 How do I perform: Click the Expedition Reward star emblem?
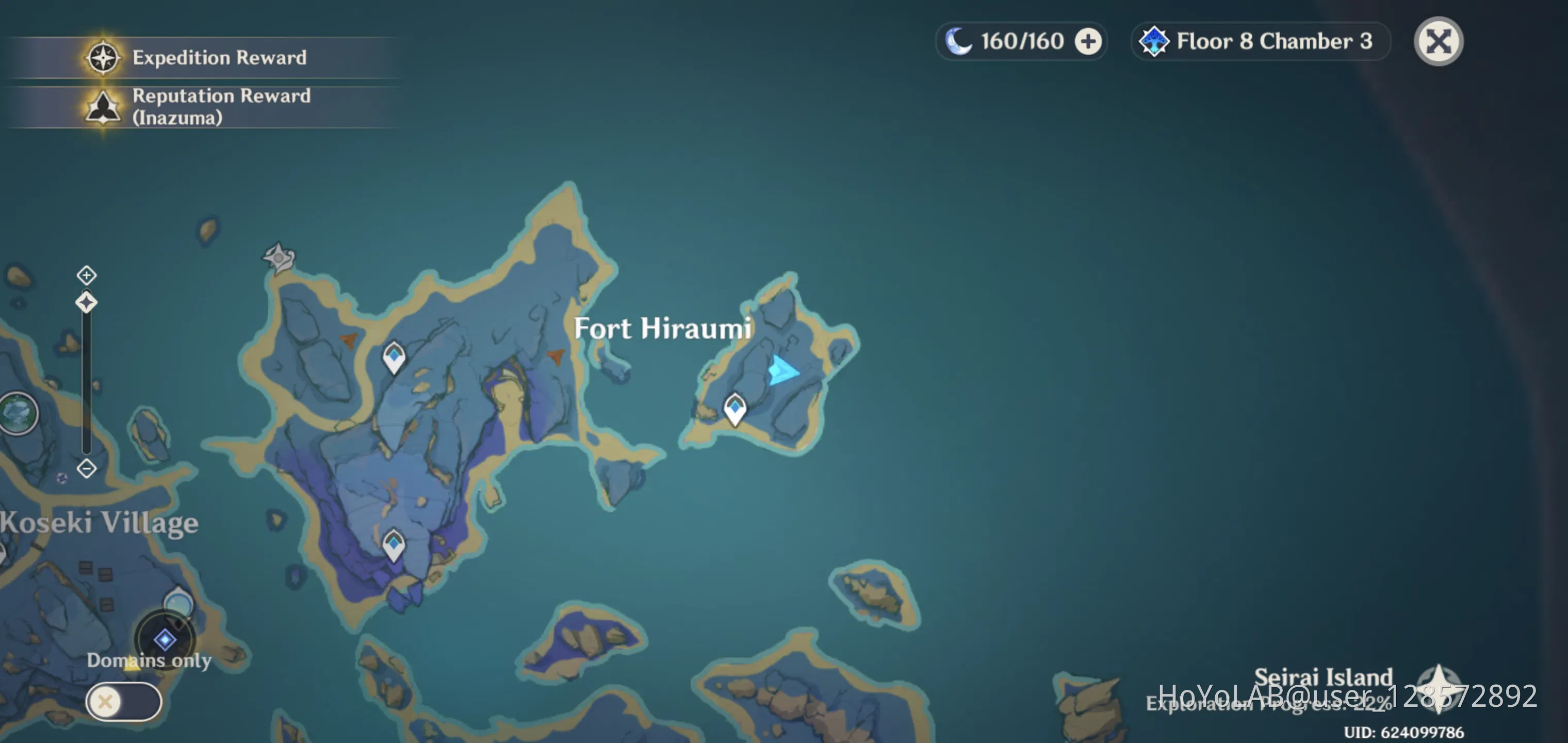point(104,58)
